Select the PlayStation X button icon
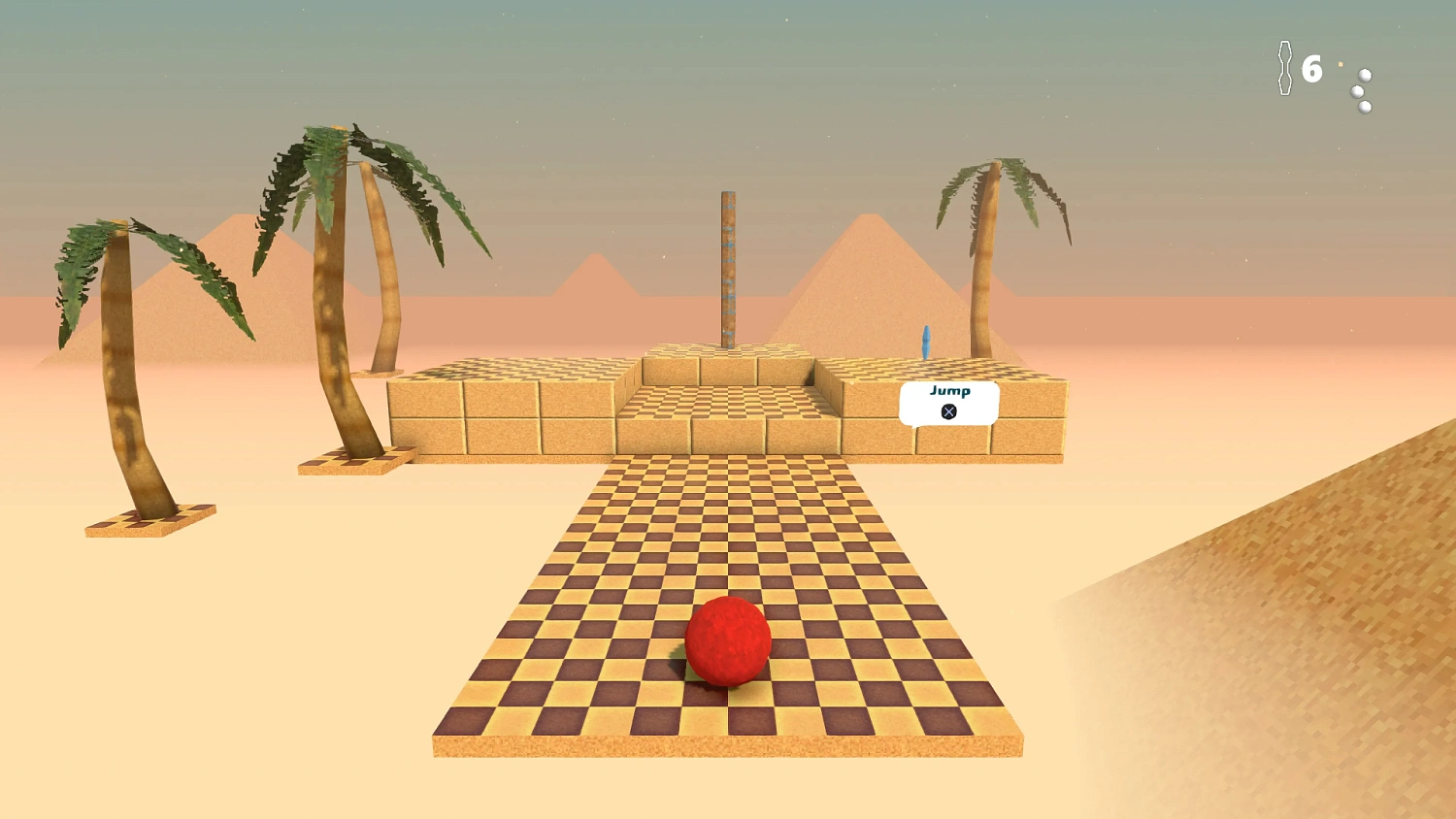Image resolution: width=1456 pixels, height=819 pixels. point(947,410)
